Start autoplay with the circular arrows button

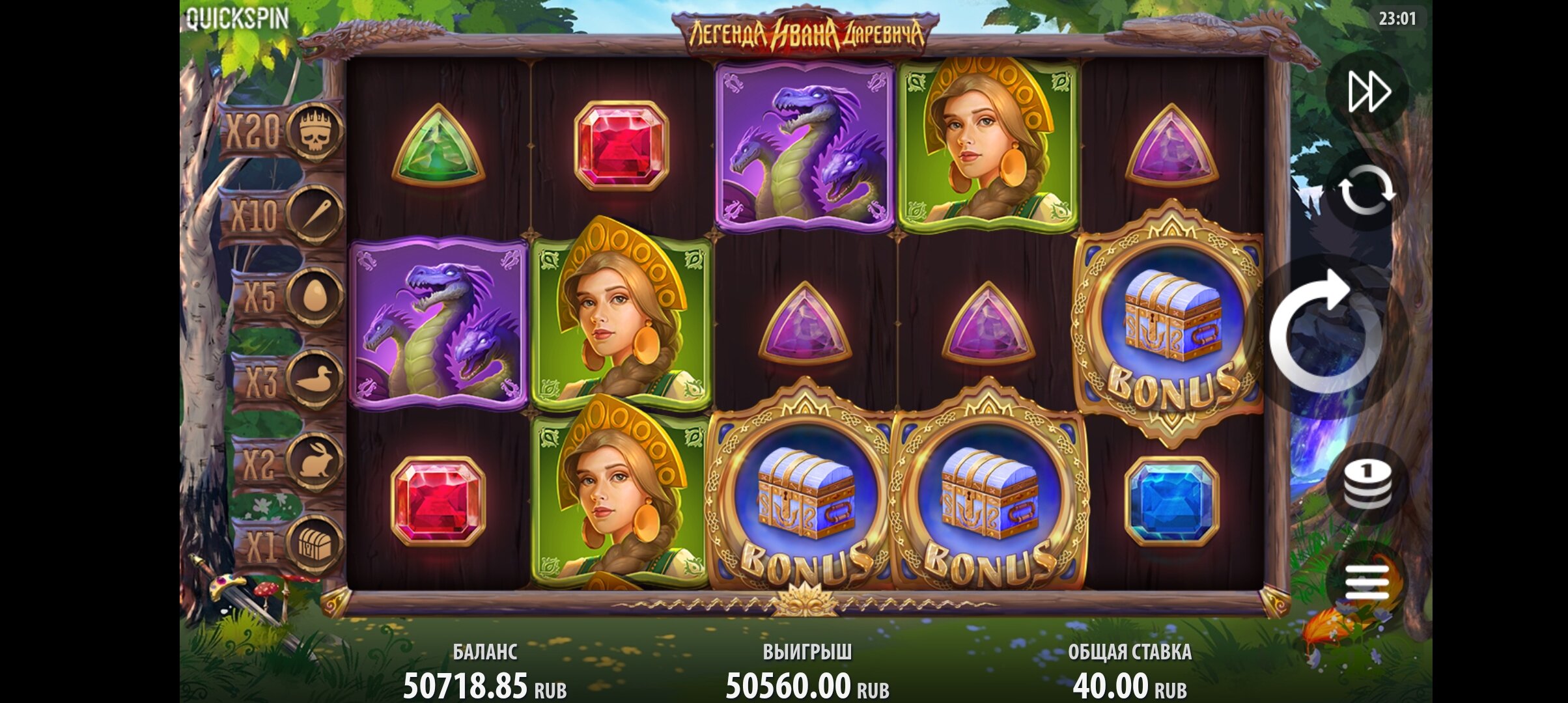(x=1367, y=189)
